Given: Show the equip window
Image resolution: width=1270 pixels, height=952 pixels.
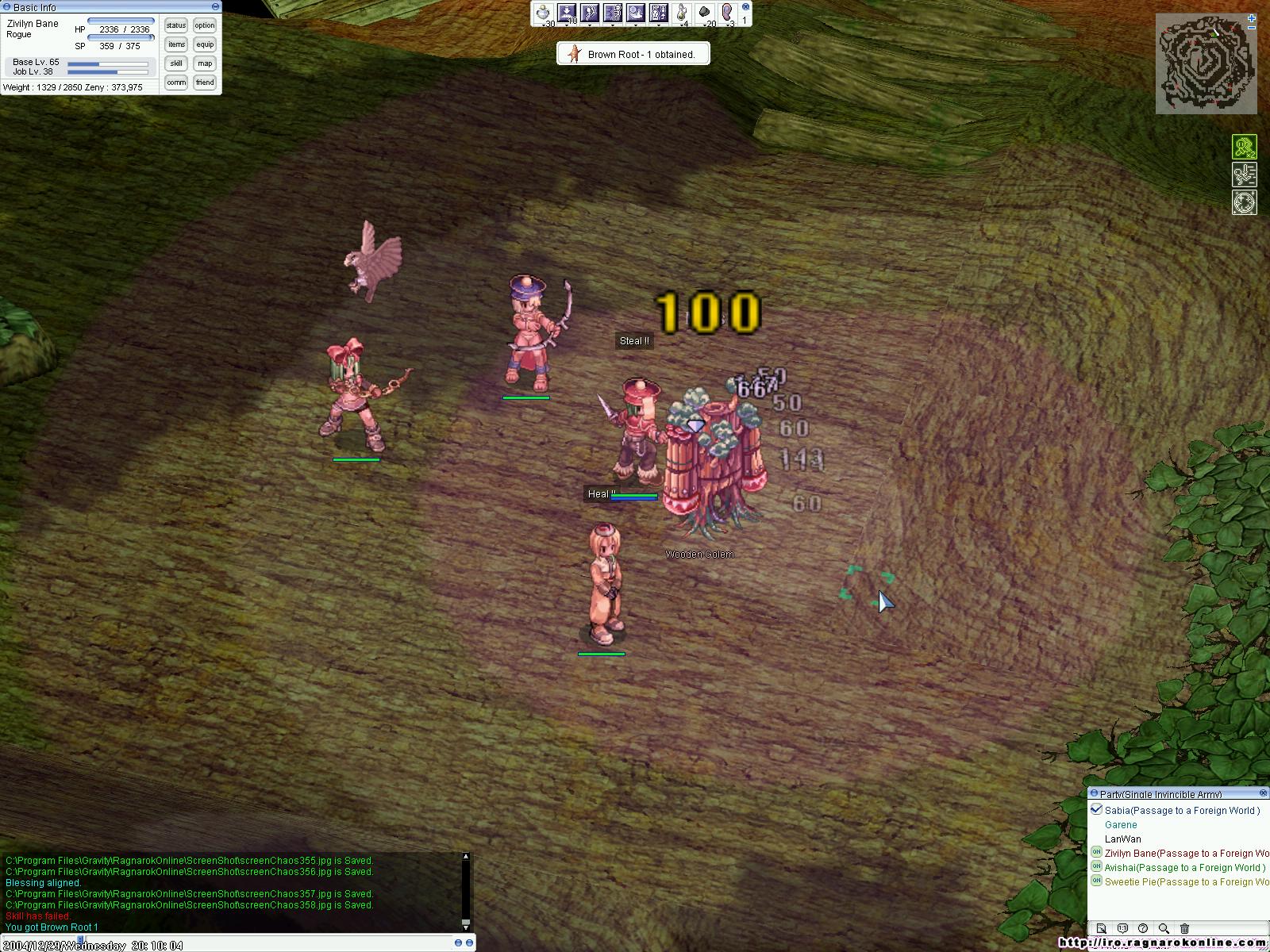Looking at the screenshot, I should pyautogui.click(x=205, y=44).
